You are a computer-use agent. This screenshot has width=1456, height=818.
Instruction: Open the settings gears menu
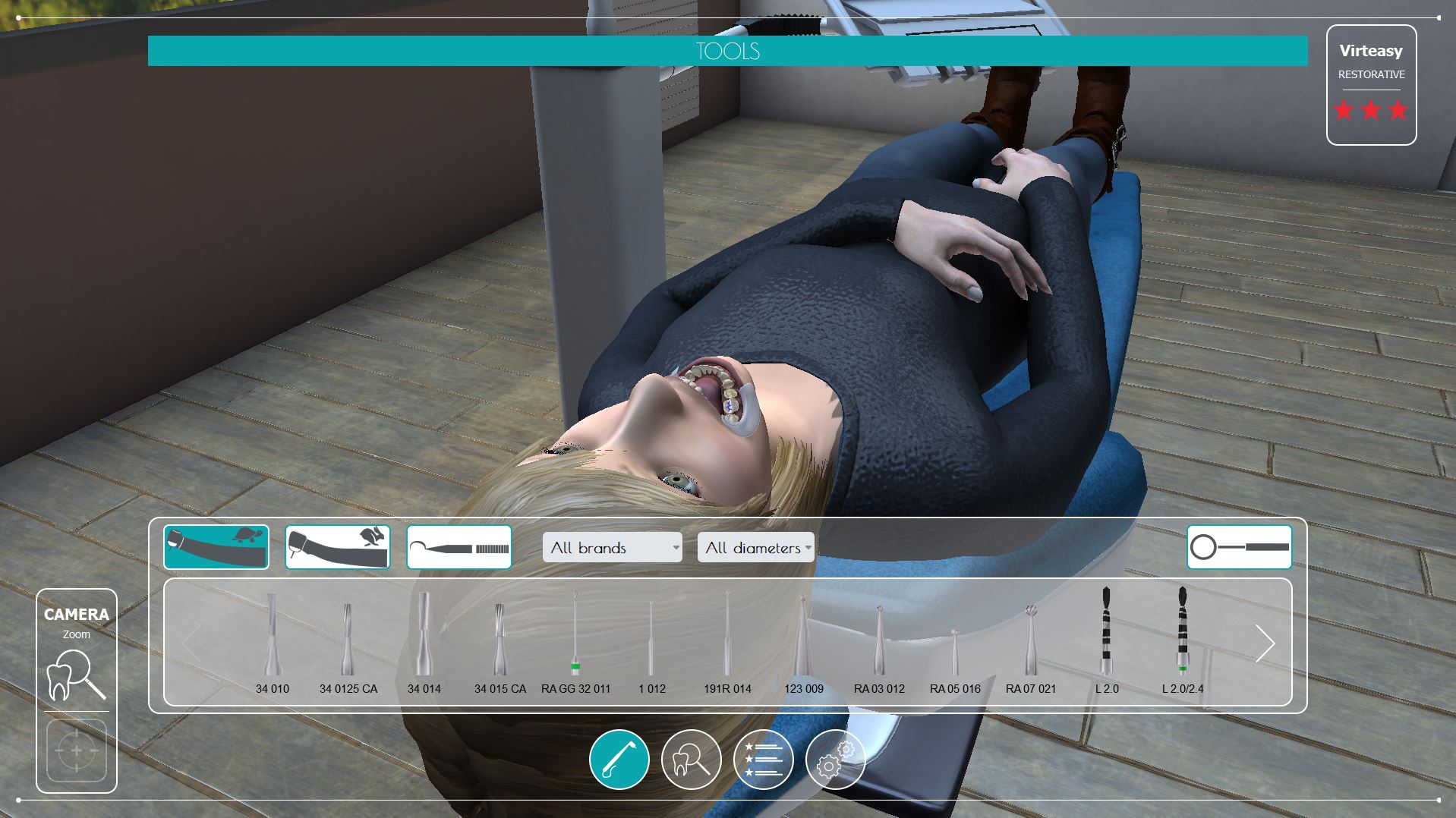[835, 759]
